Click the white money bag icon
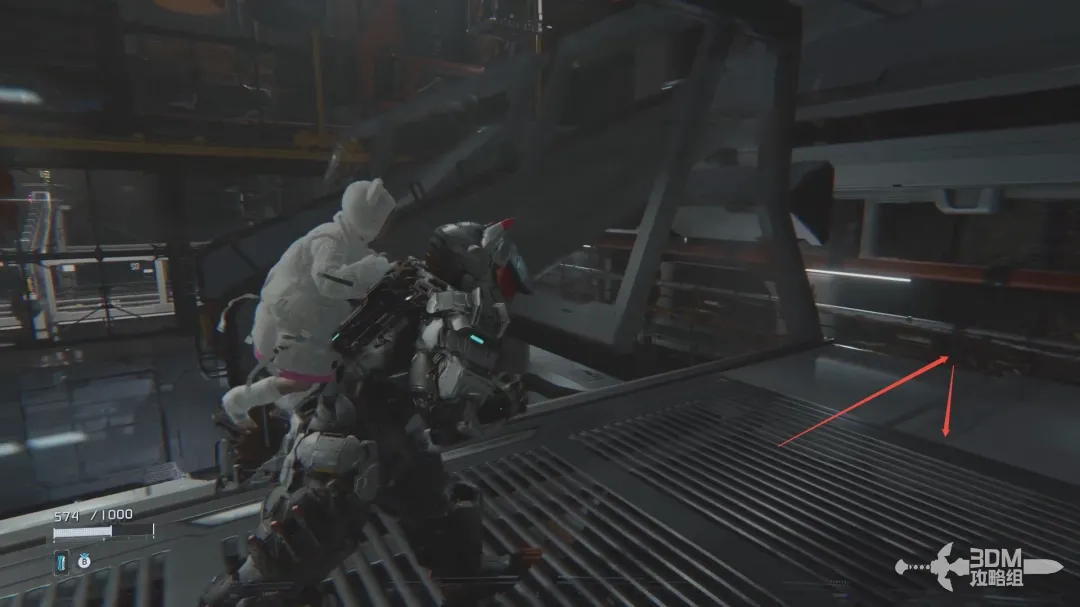Viewport: 1080px width, 607px height. pyautogui.click(x=84, y=563)
